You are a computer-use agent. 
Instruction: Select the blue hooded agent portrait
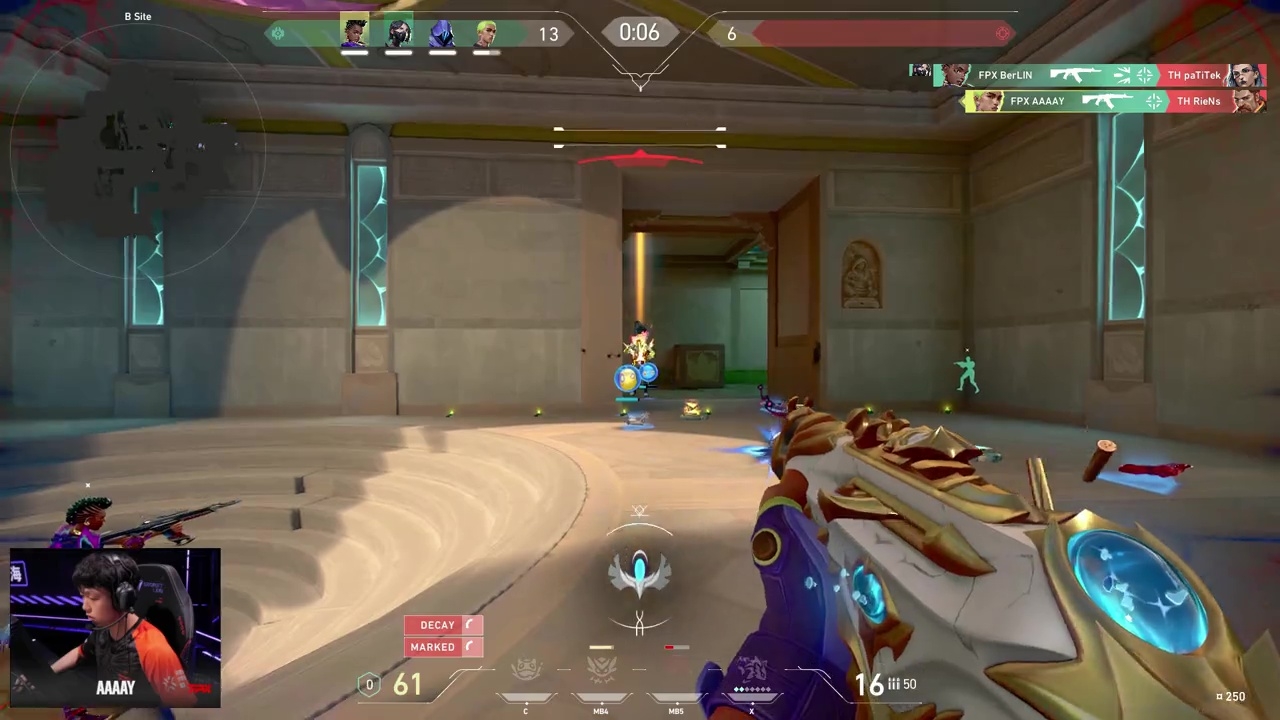coord(442,33)
